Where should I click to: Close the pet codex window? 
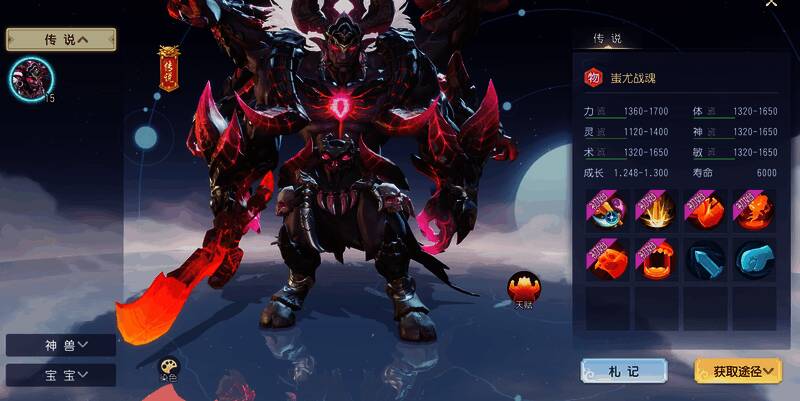click(771, 4)
